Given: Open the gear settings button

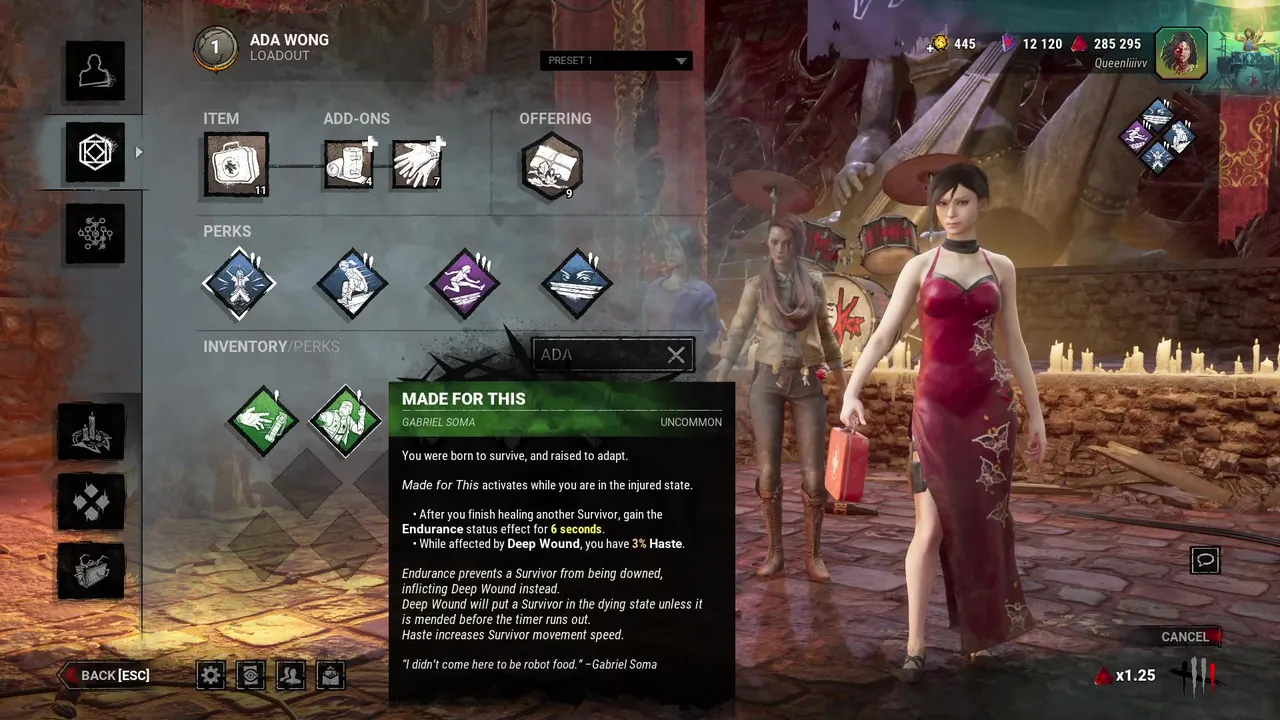Looking at the screenshot, I should click(x=210, y=675).
